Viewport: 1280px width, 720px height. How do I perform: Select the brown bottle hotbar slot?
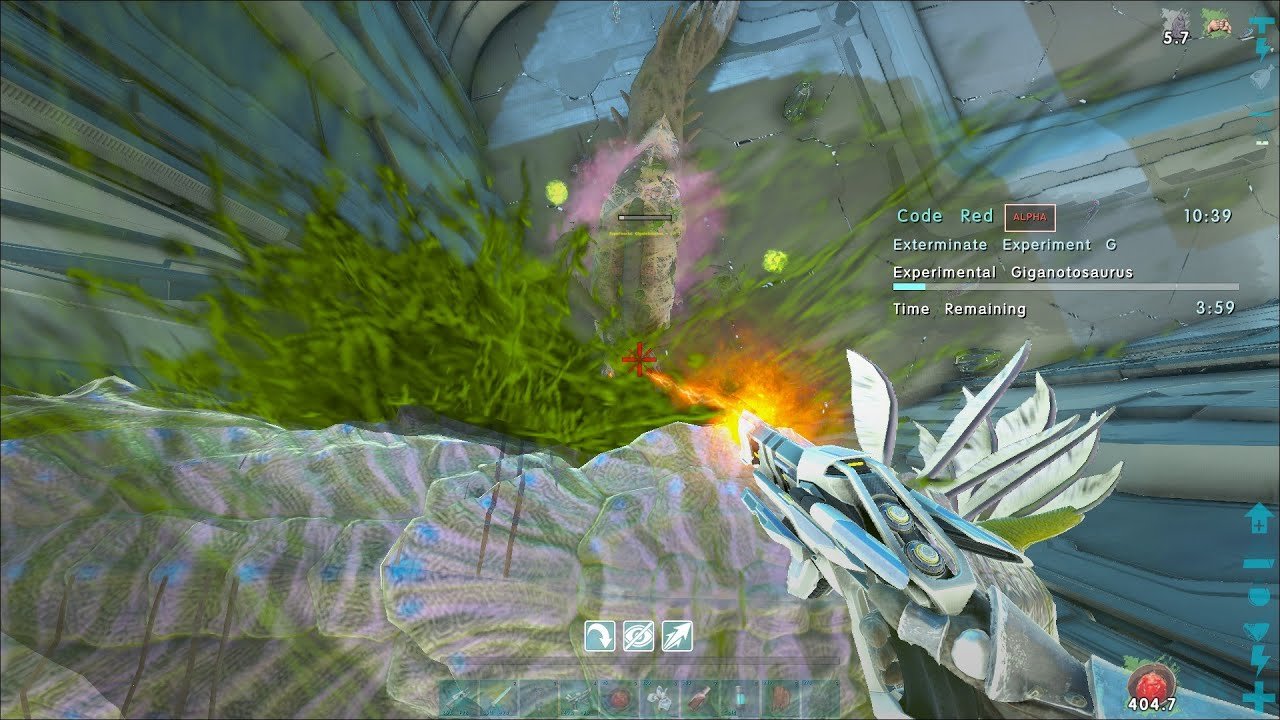point(698,697)
